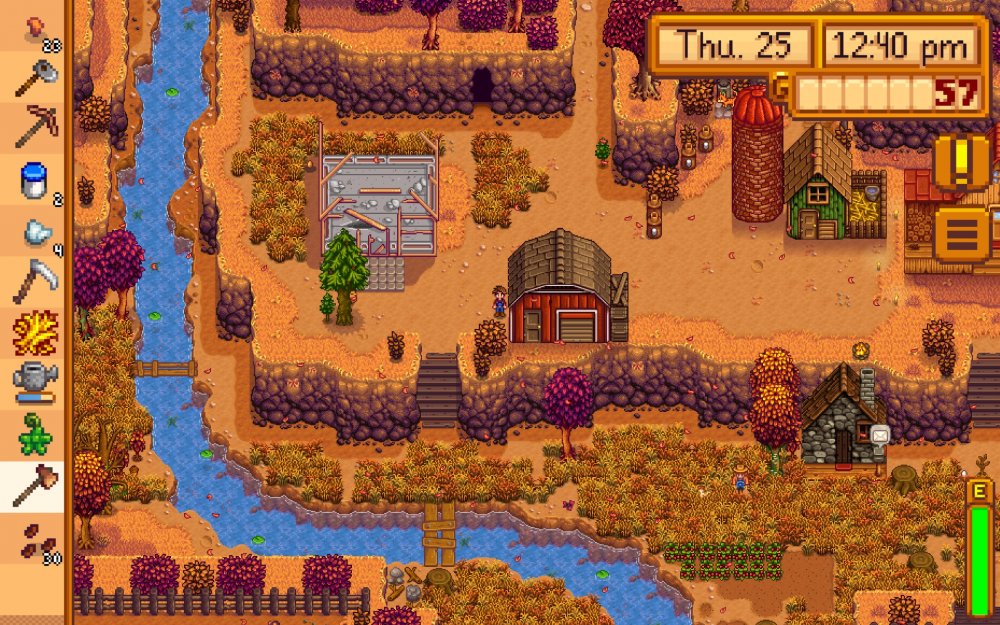Equip the gray steel-headed tool
This screenshot has height=625, width=1000.
pos(34,78)
